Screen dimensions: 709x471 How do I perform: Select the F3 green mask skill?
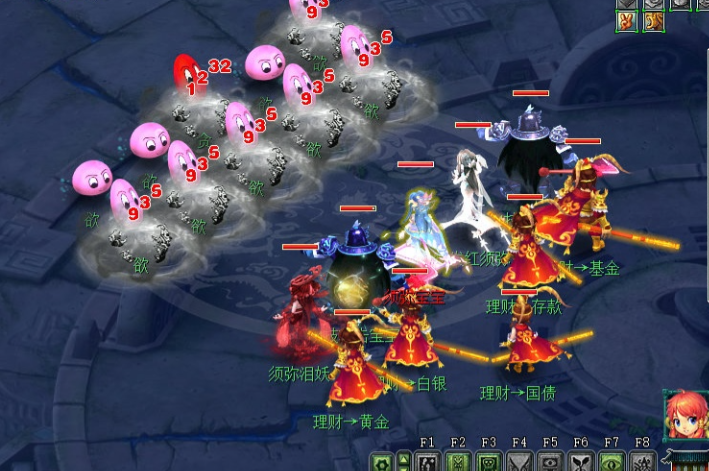tap(489, 462)
